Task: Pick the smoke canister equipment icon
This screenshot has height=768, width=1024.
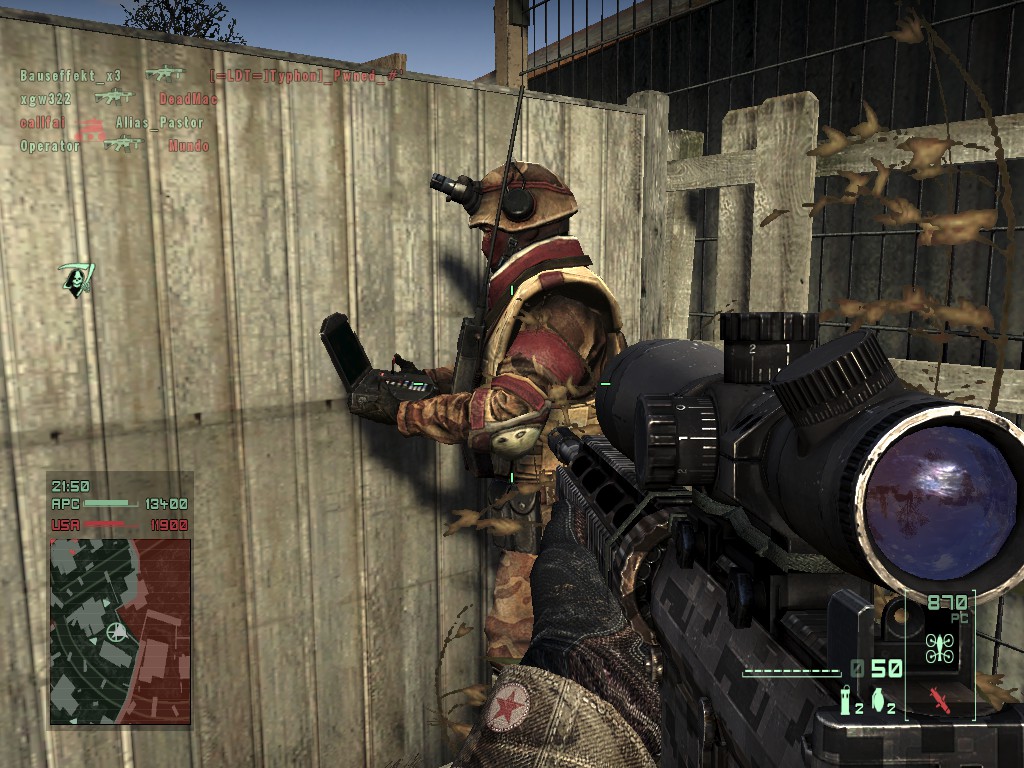Action: pyautogui.click(x=845, y=698)
